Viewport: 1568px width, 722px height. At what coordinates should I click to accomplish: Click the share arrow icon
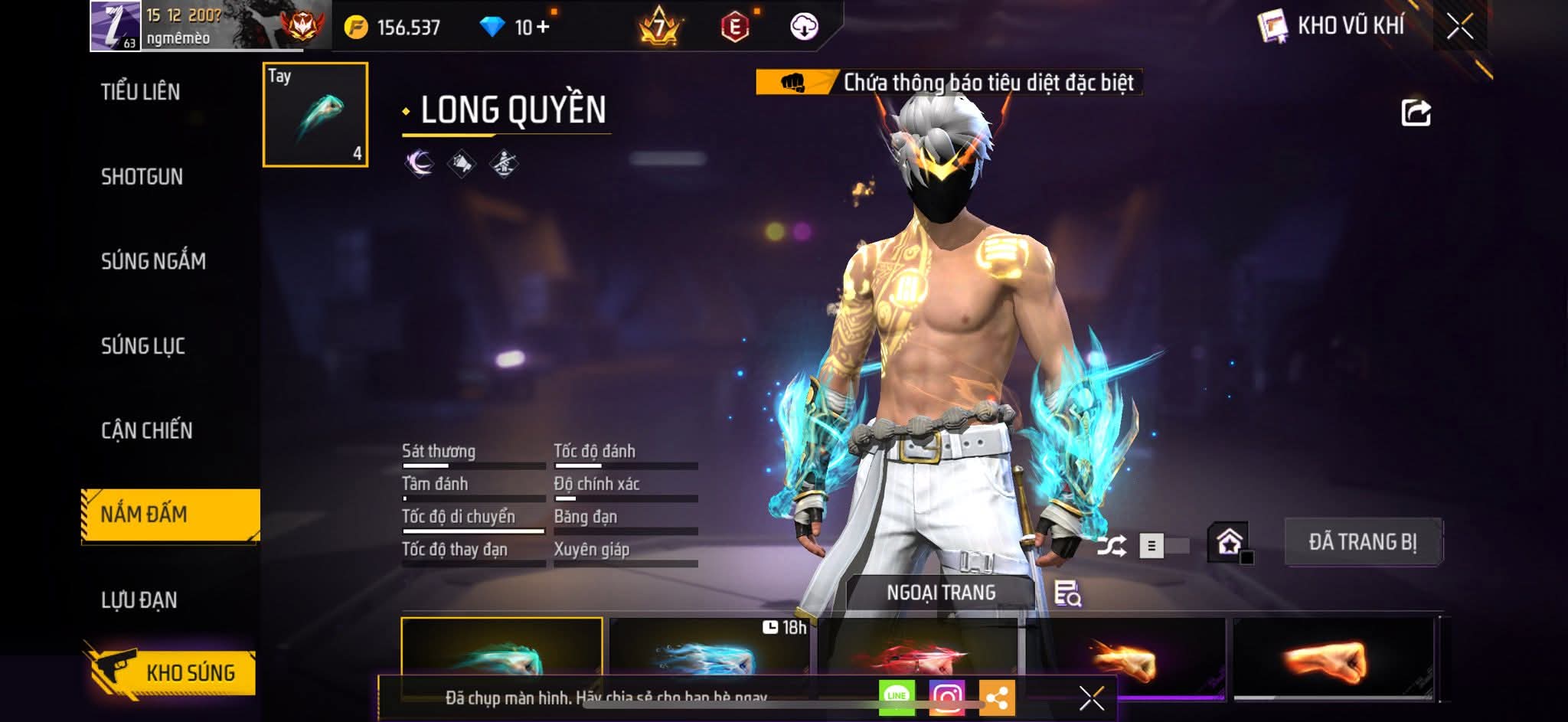pyautogui.click(x=1416, y=113)
